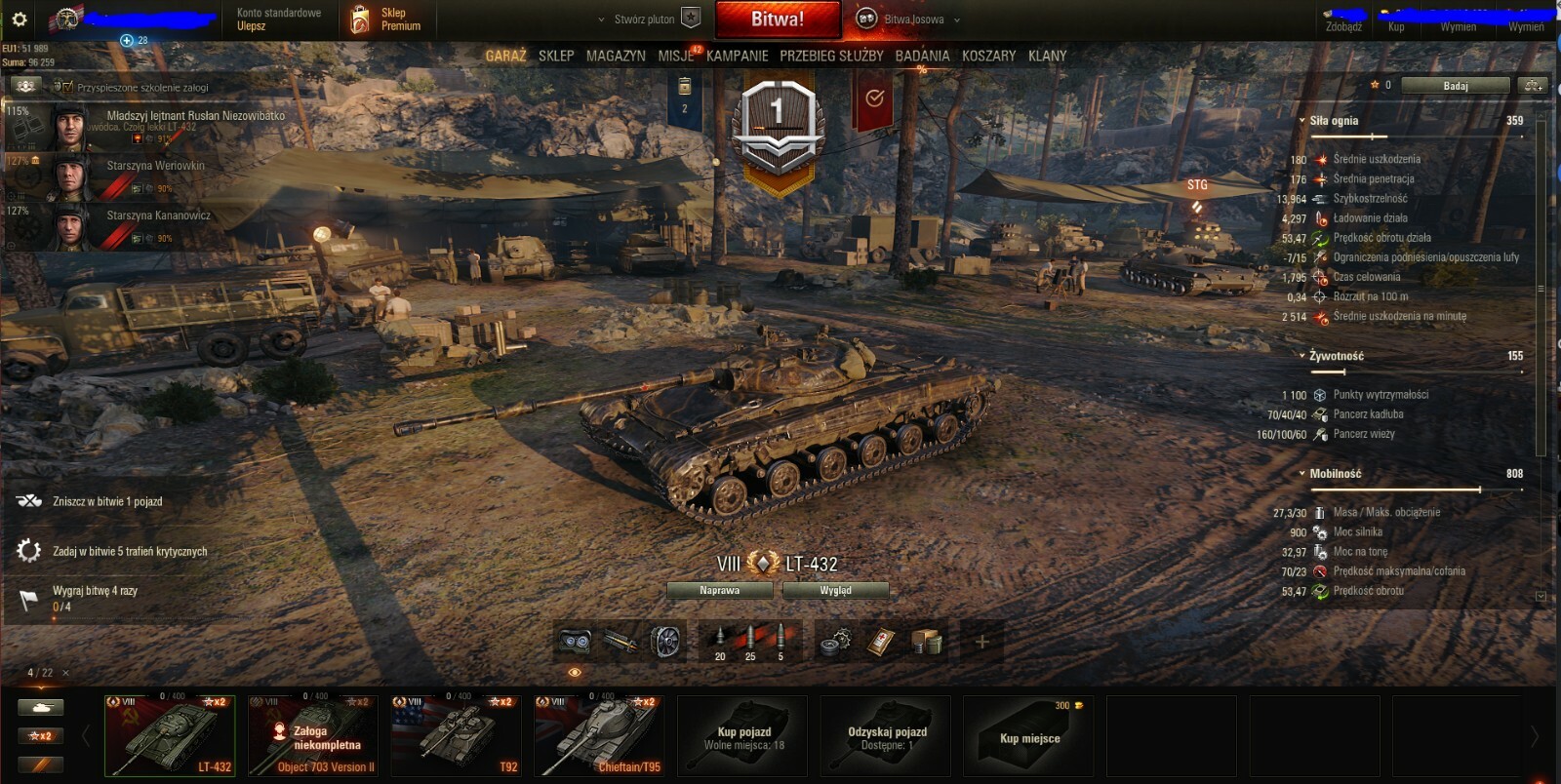The image size is (1561, 784).
Task: Choose Object 703 Version II tank
Action: pyautogui.click(x=312, y=735)
